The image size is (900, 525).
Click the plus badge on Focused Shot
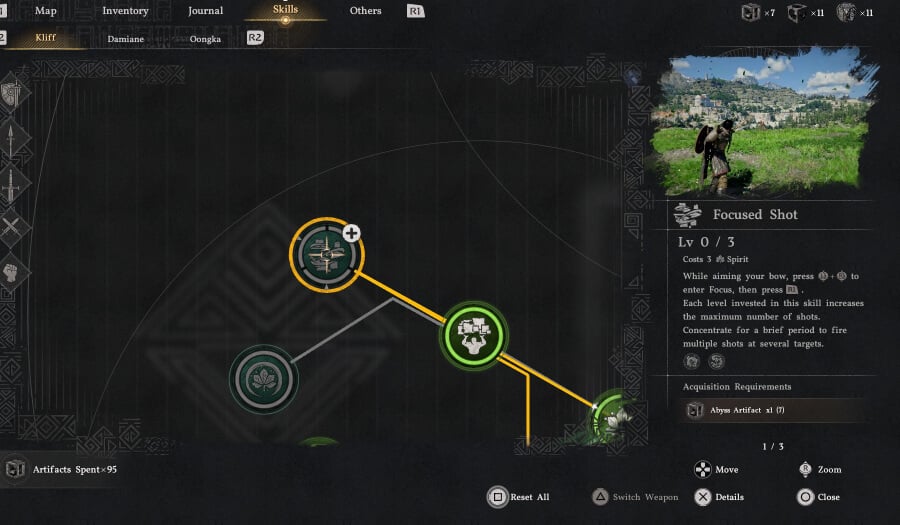point(351,233)
